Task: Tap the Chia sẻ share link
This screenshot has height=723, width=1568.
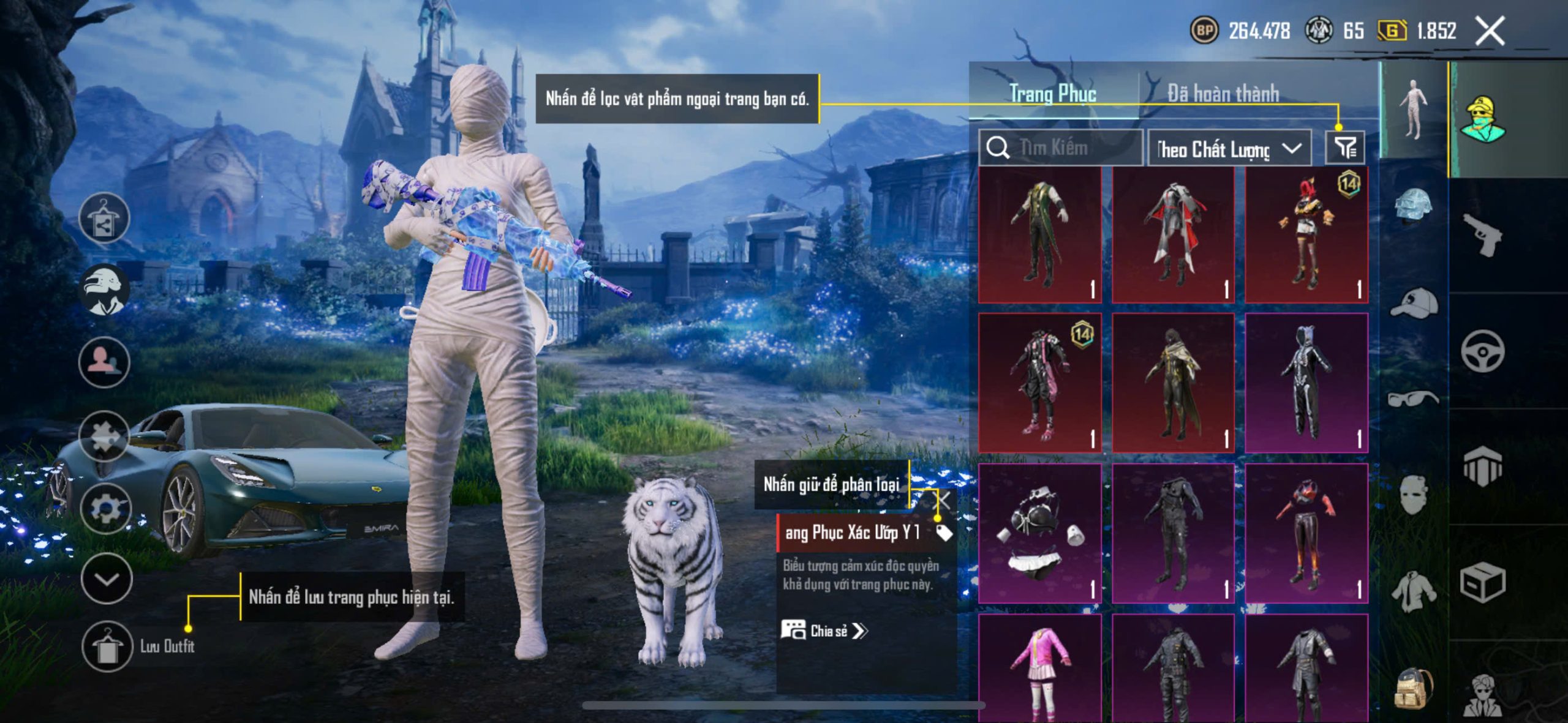Action: point(824,631)
